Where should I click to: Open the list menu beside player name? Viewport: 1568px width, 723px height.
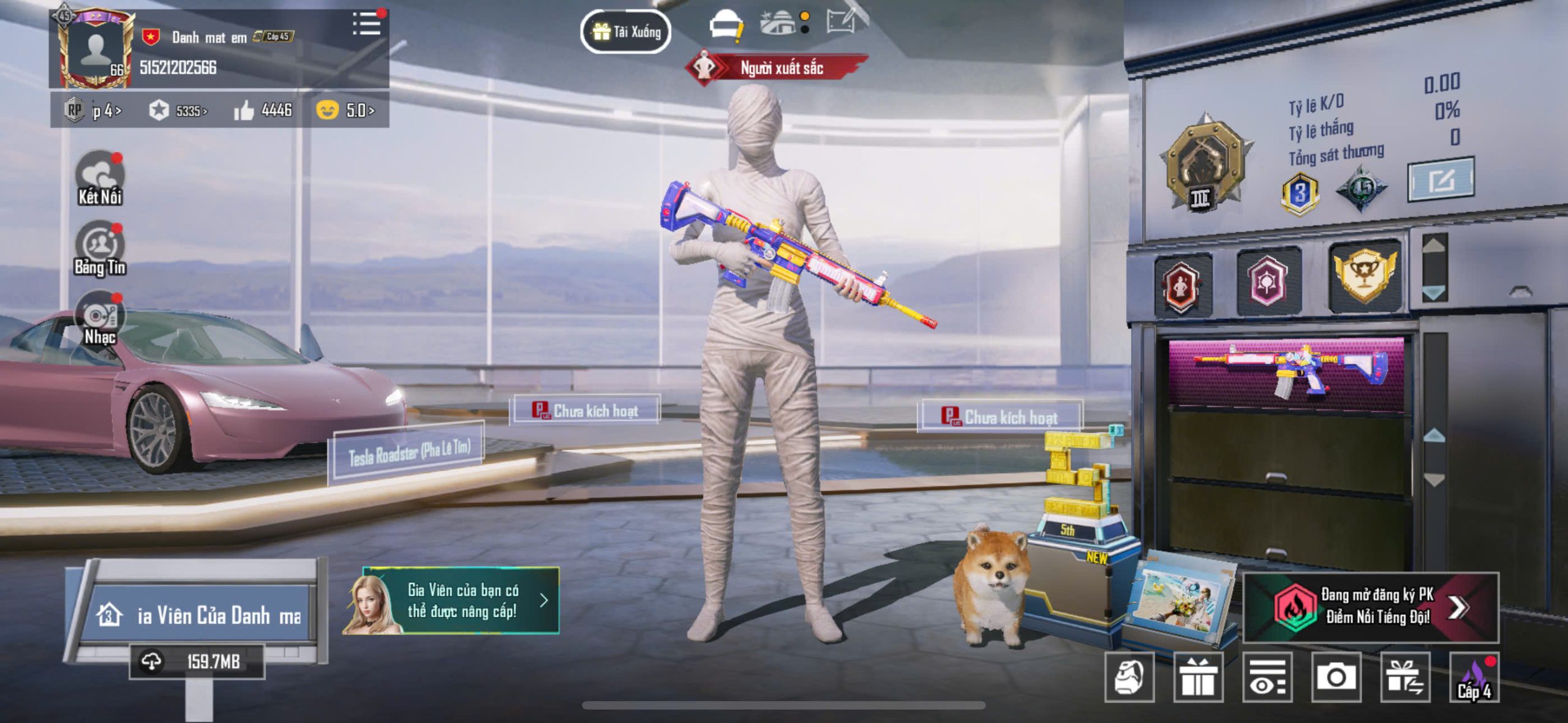point(367,24)
